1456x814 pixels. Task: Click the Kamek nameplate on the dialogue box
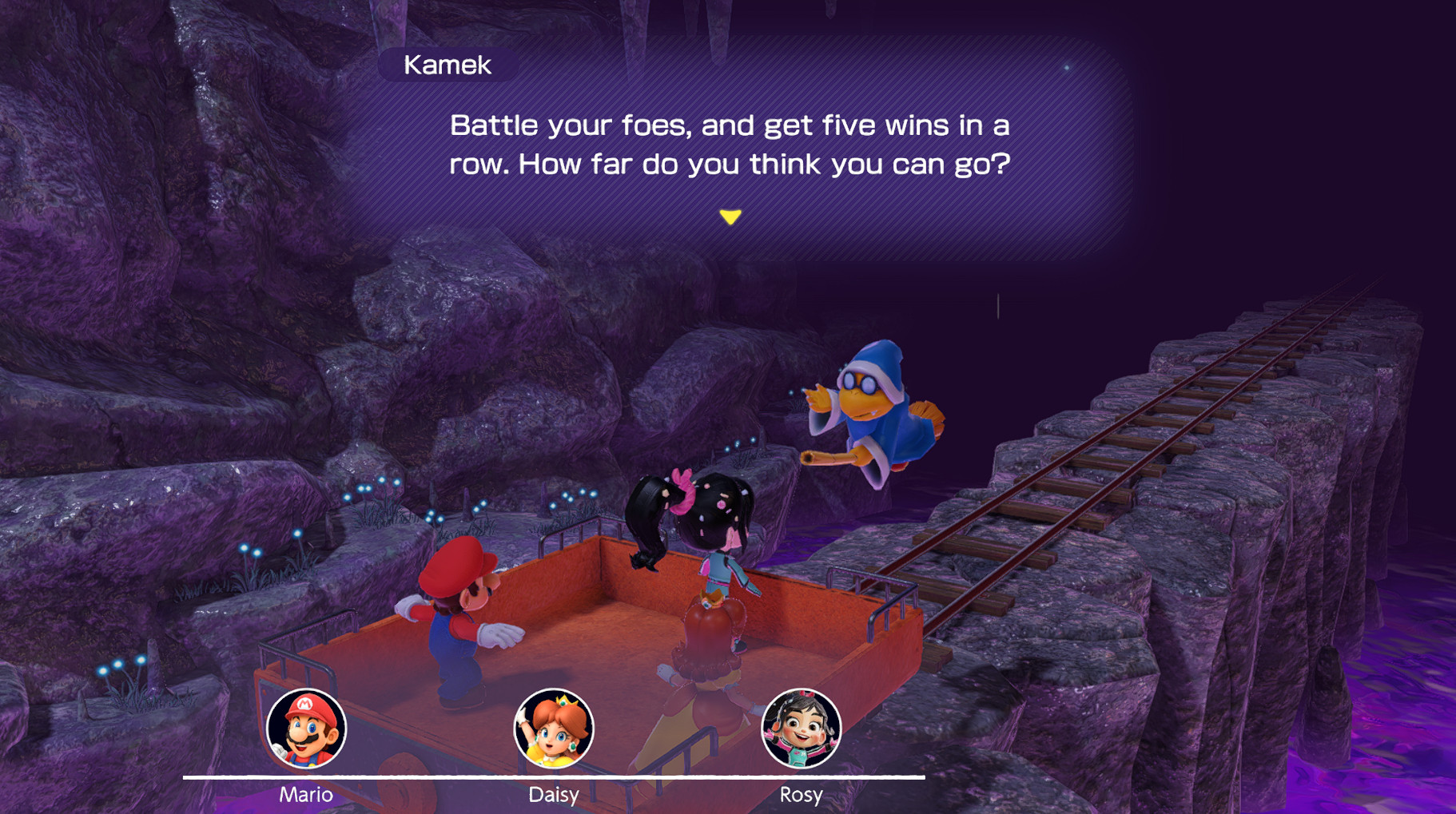coord(448,65)
